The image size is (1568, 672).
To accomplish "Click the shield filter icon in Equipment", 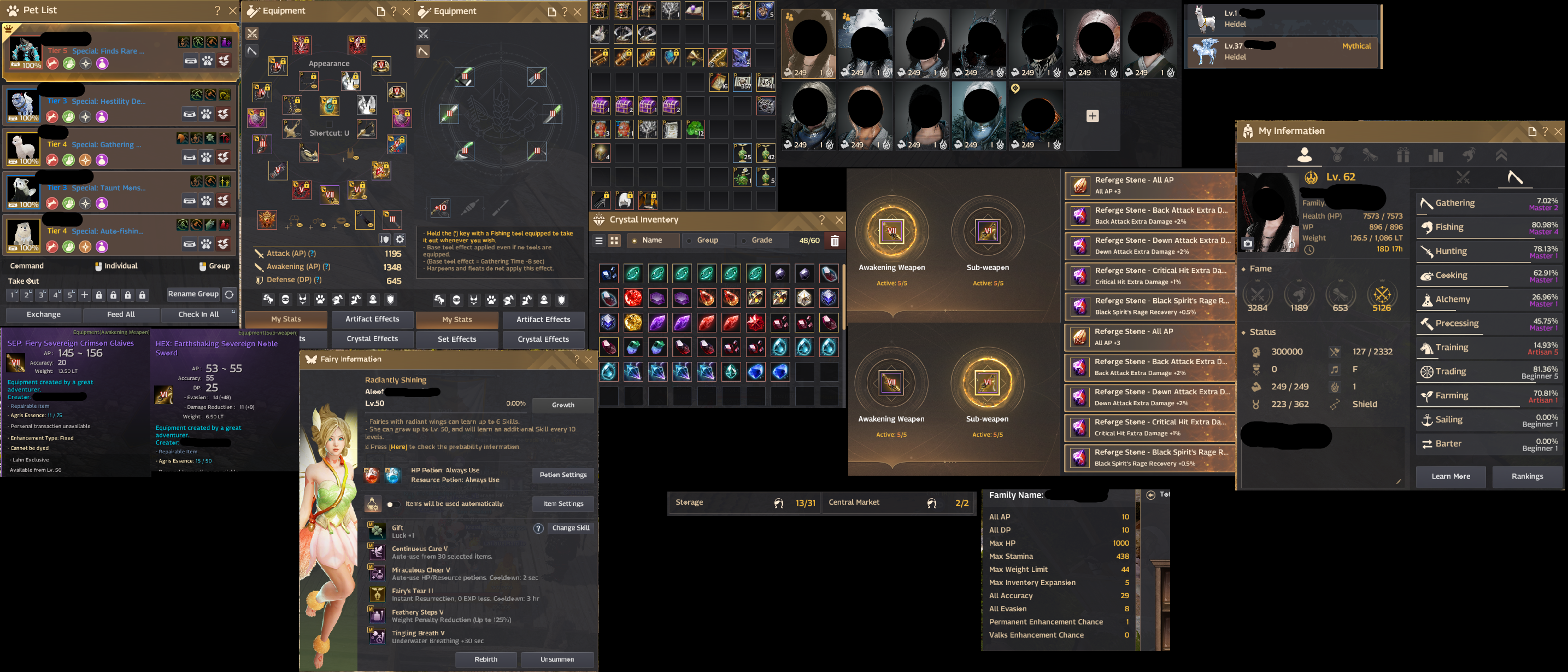I will pos(391,300).
